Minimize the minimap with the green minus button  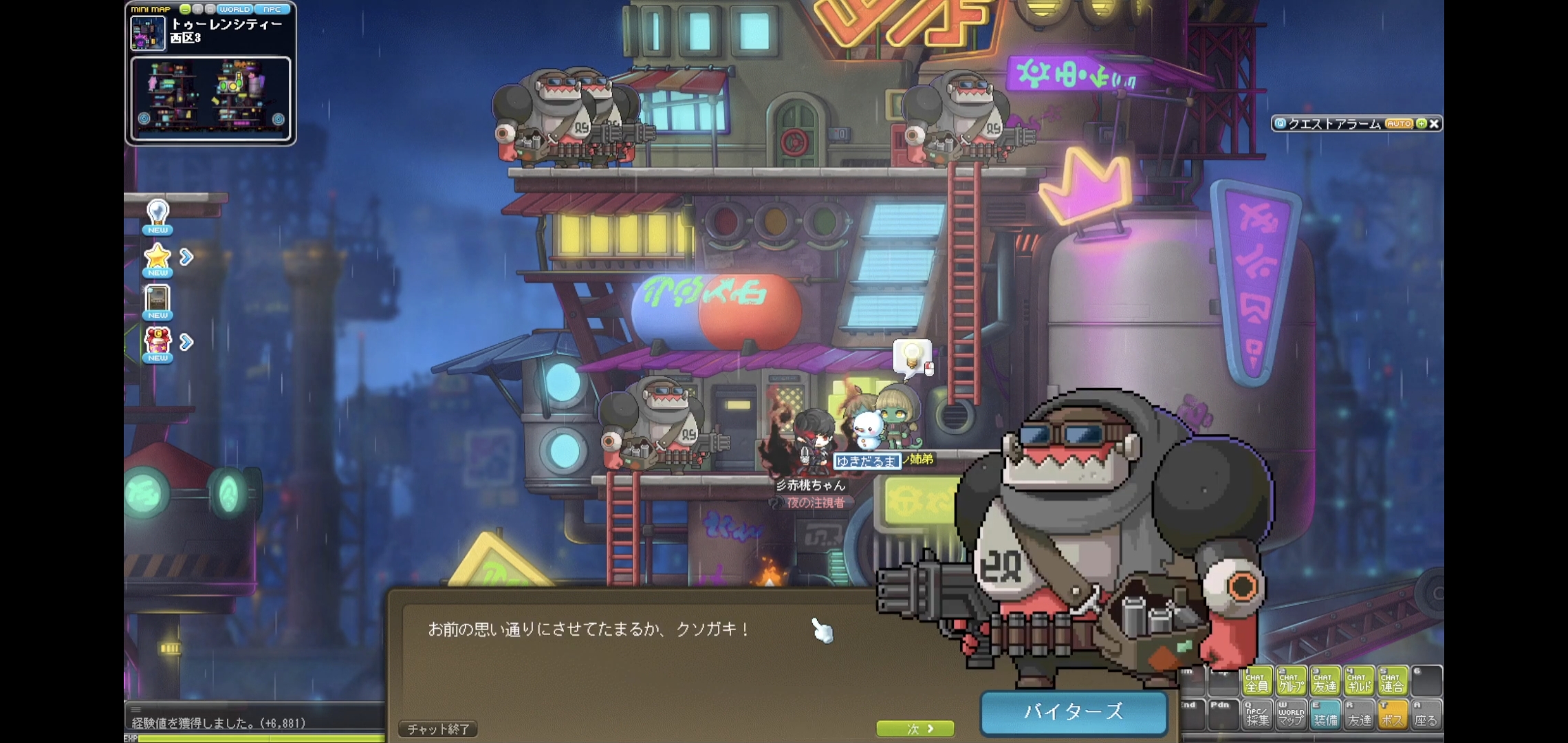(185, 10)
